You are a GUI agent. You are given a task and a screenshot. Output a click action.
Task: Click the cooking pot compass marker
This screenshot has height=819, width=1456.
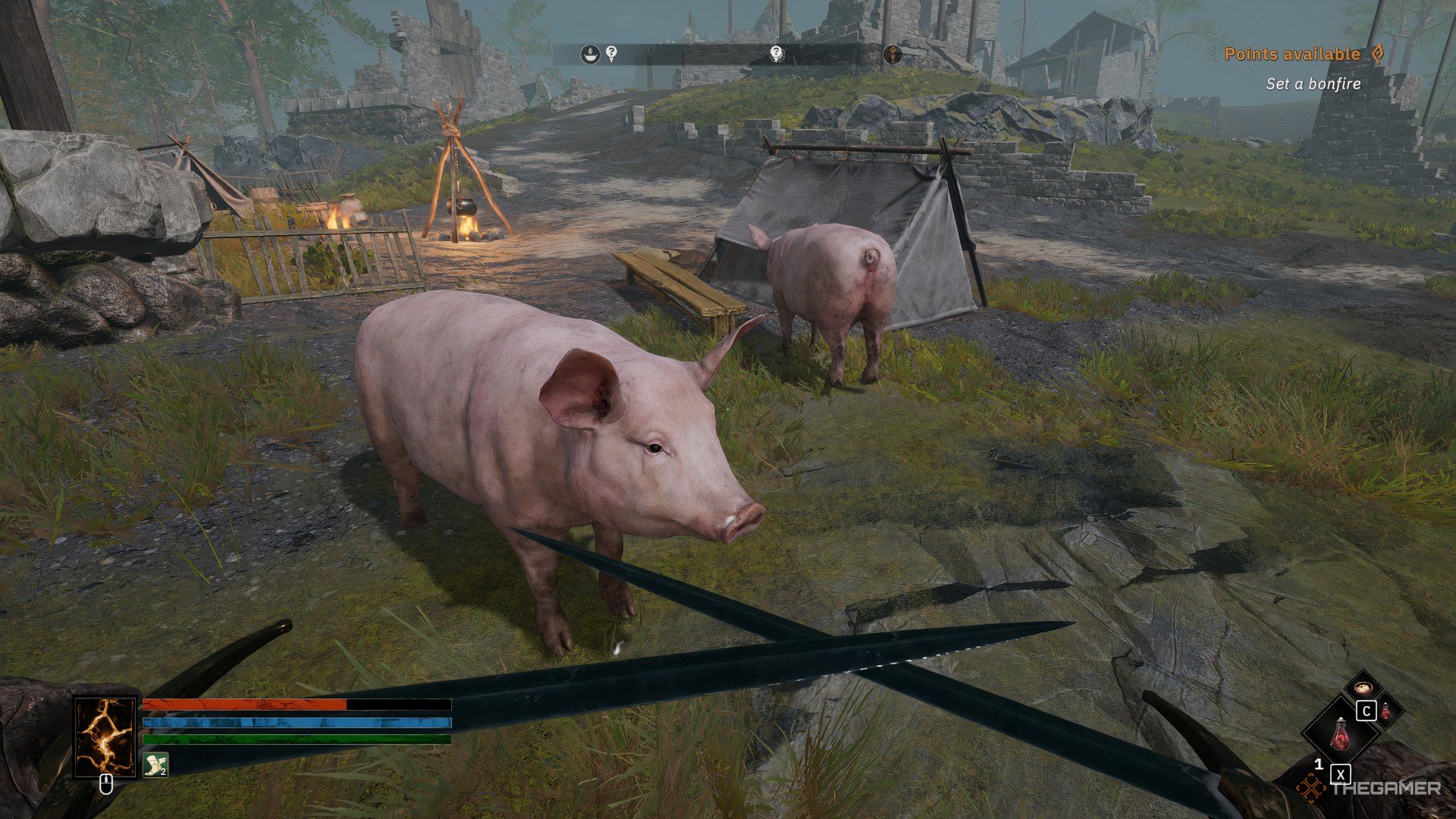[x=591, y=54]
